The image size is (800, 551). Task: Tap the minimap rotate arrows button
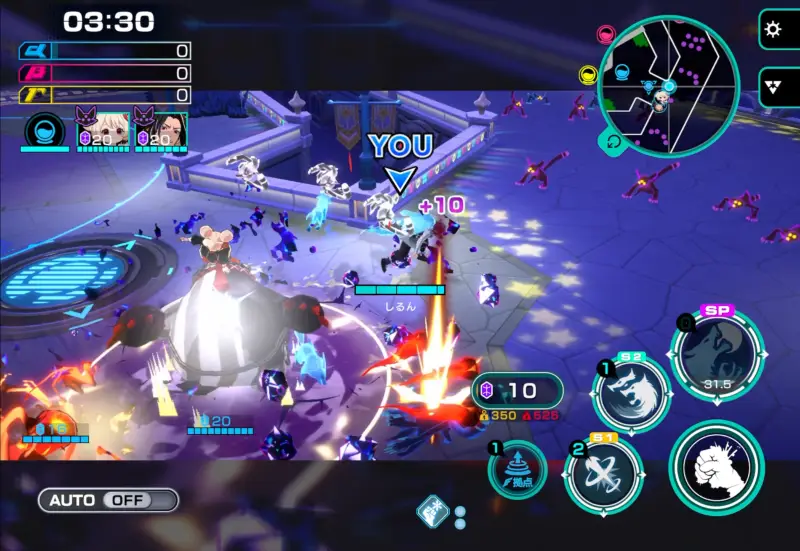point(612,142)
